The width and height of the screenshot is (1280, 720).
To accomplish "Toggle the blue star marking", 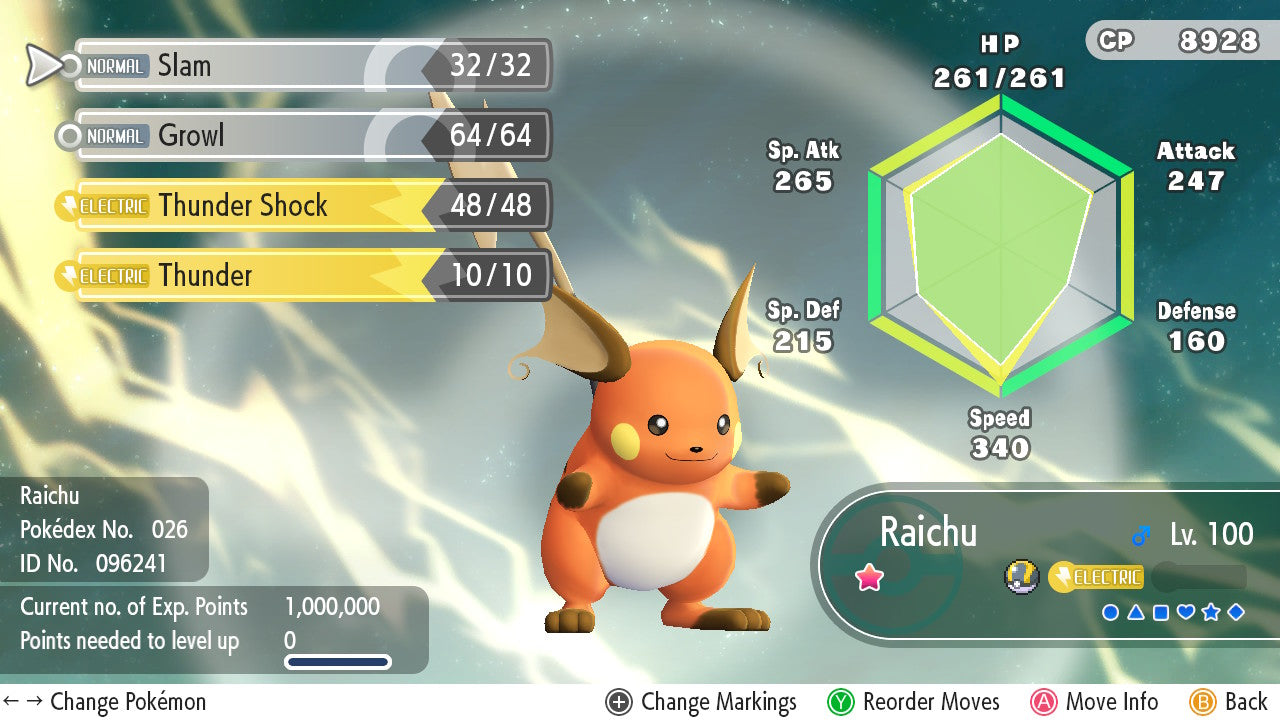I will click(1211, 612).
